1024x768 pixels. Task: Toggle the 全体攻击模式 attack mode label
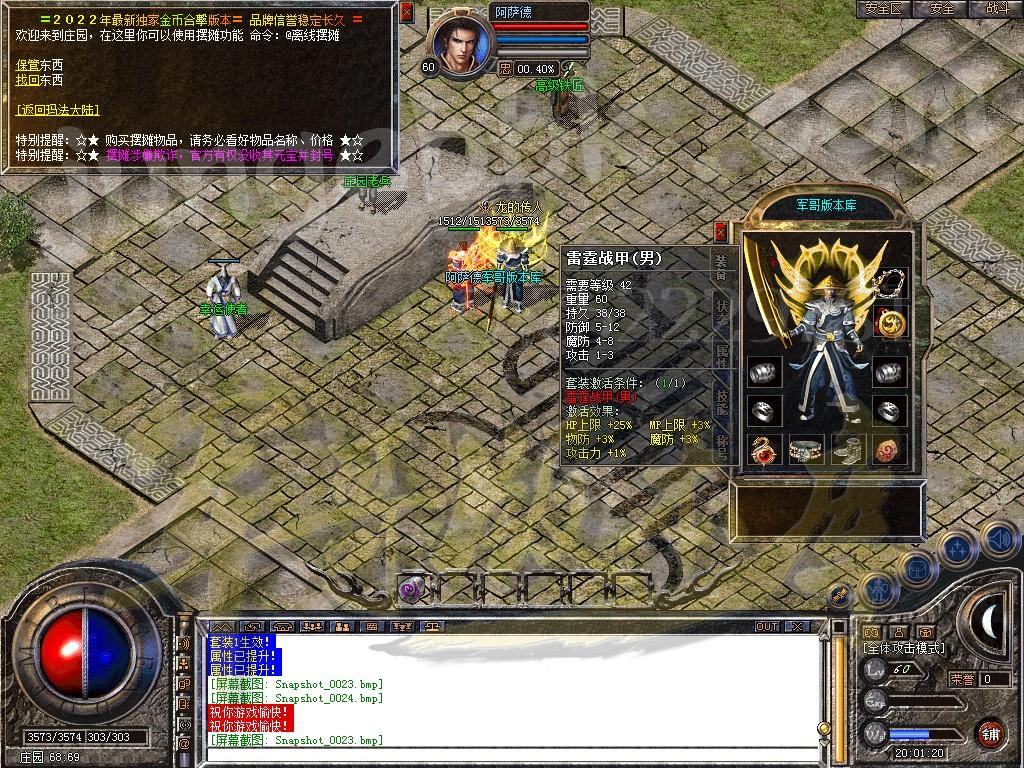(903, 648)
